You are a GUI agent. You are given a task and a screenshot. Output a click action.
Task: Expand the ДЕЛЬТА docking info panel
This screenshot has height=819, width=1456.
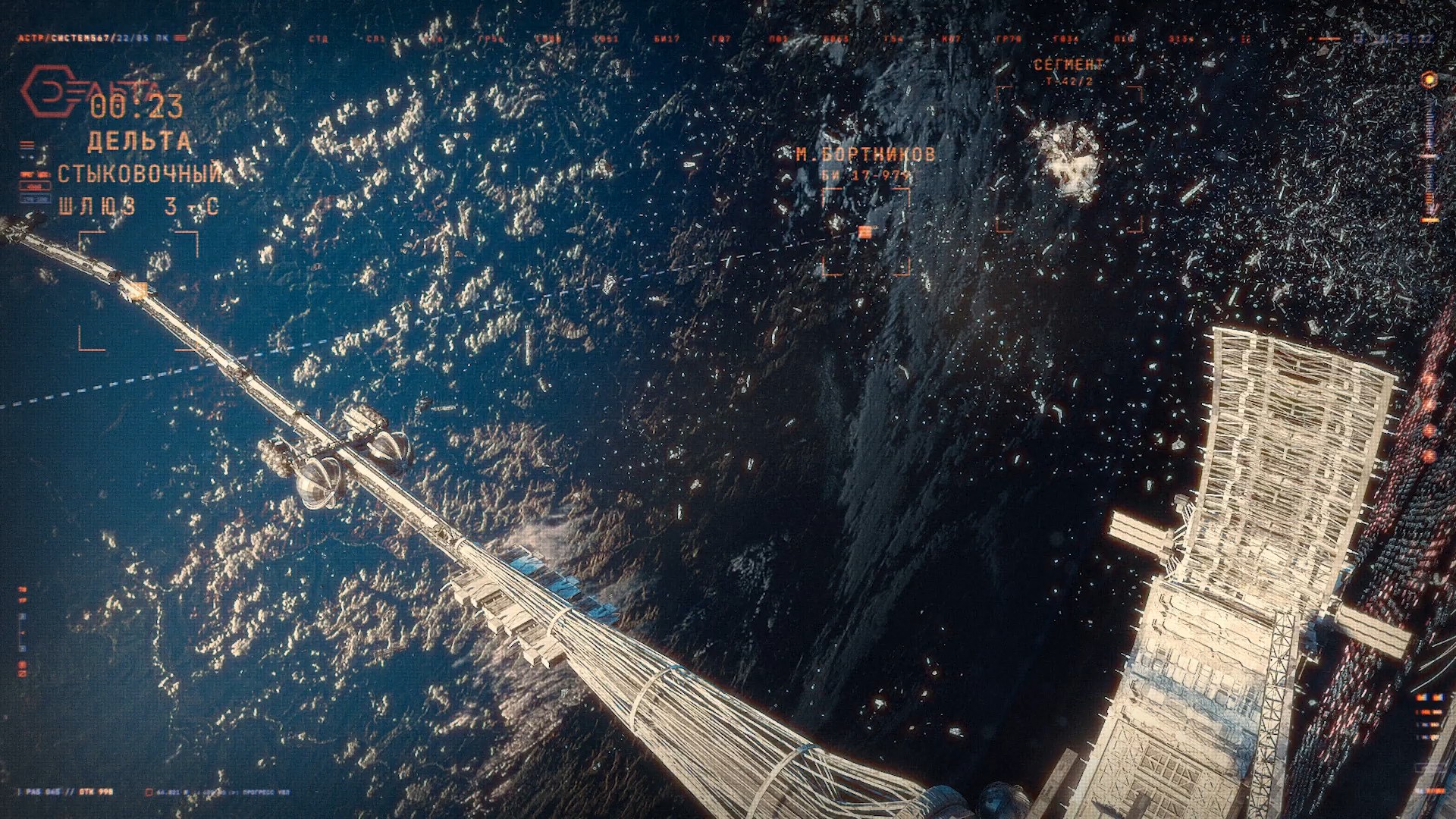click(x=139, y=141)
